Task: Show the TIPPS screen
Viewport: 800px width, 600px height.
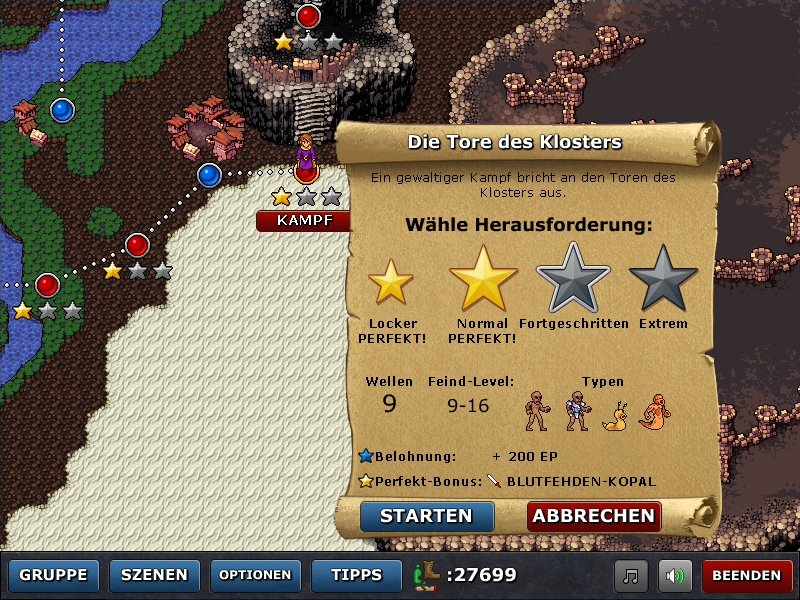Action: point(357,575)
